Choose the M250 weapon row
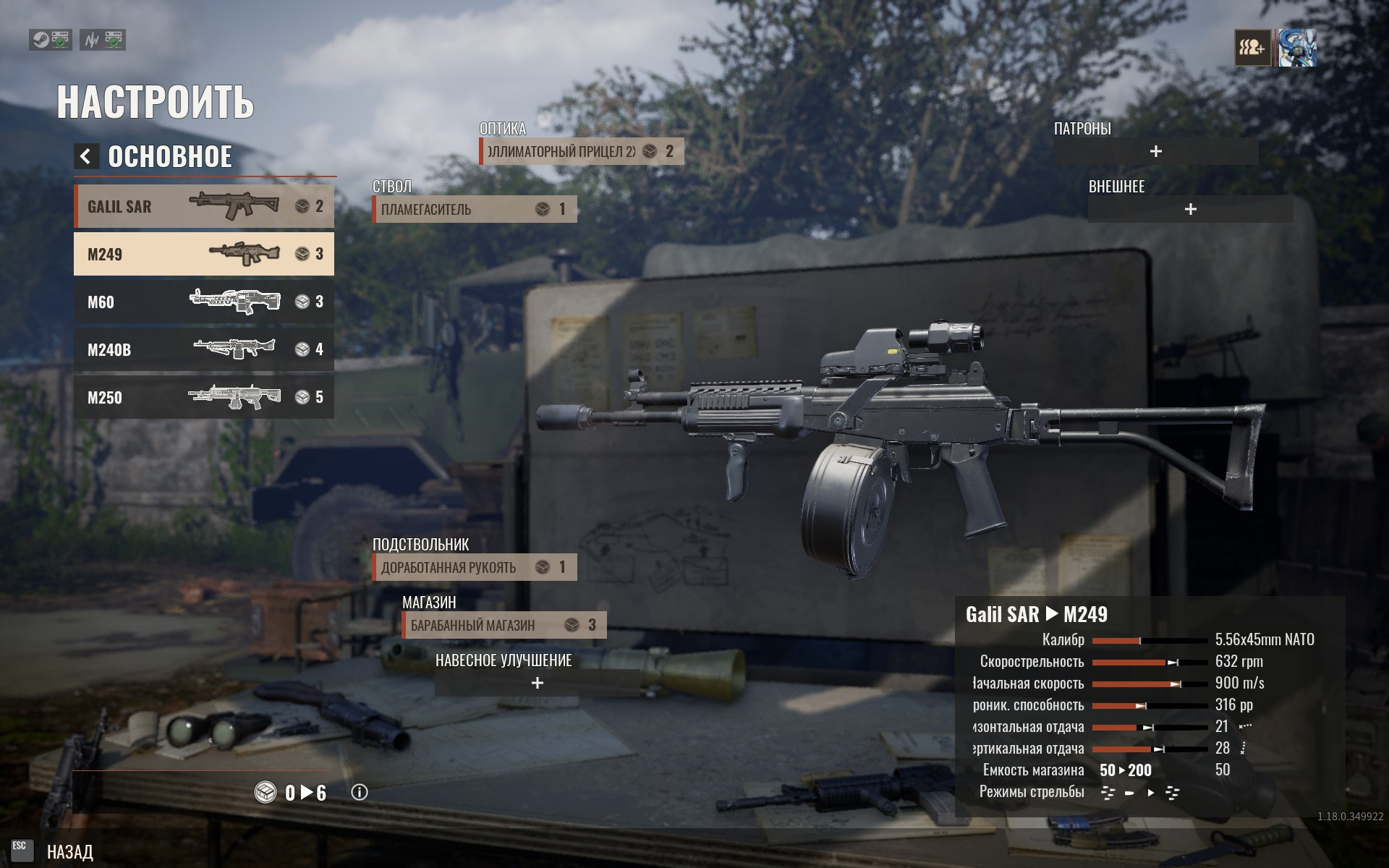This screenshot has height=868, width=1389. click(x=203, y=397)
